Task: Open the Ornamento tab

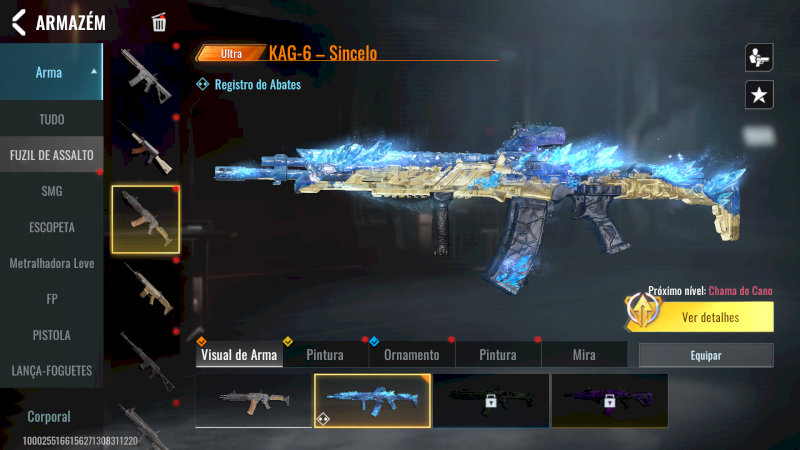Action: coord(412,355)
